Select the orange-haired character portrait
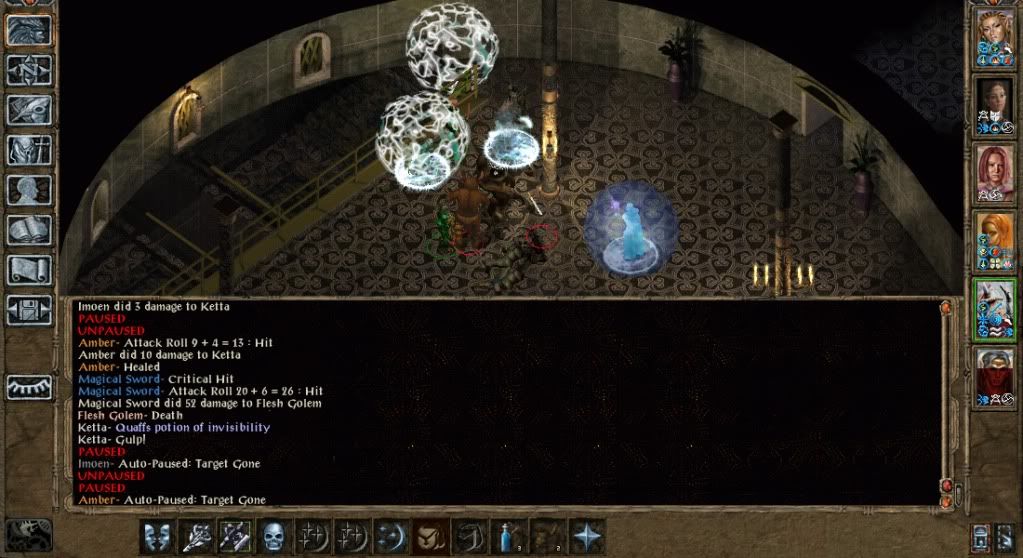 coord(995,240)
